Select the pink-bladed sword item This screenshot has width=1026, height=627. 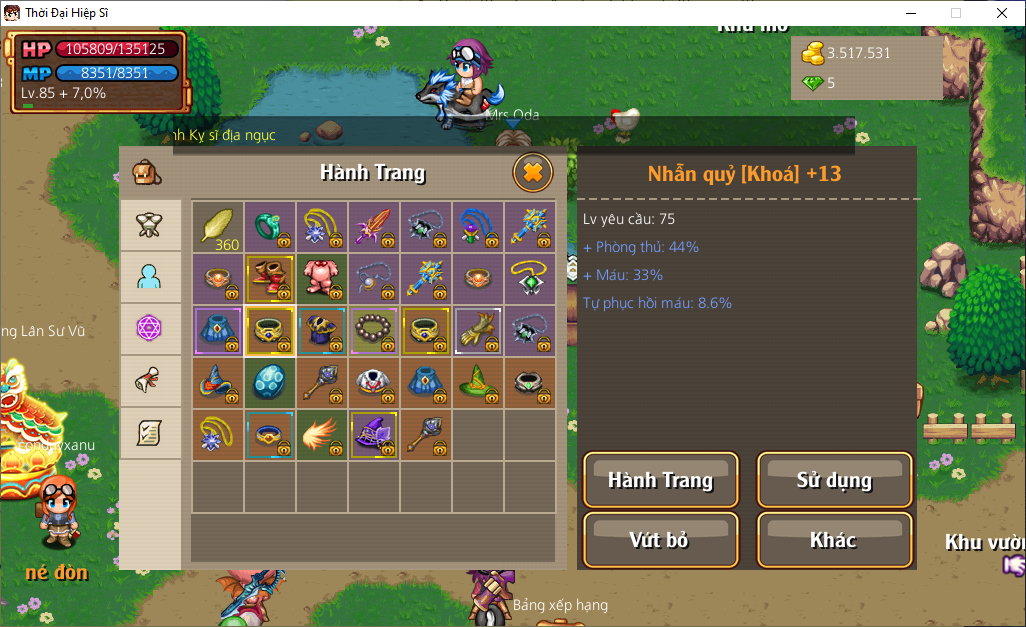click(373, 226)
